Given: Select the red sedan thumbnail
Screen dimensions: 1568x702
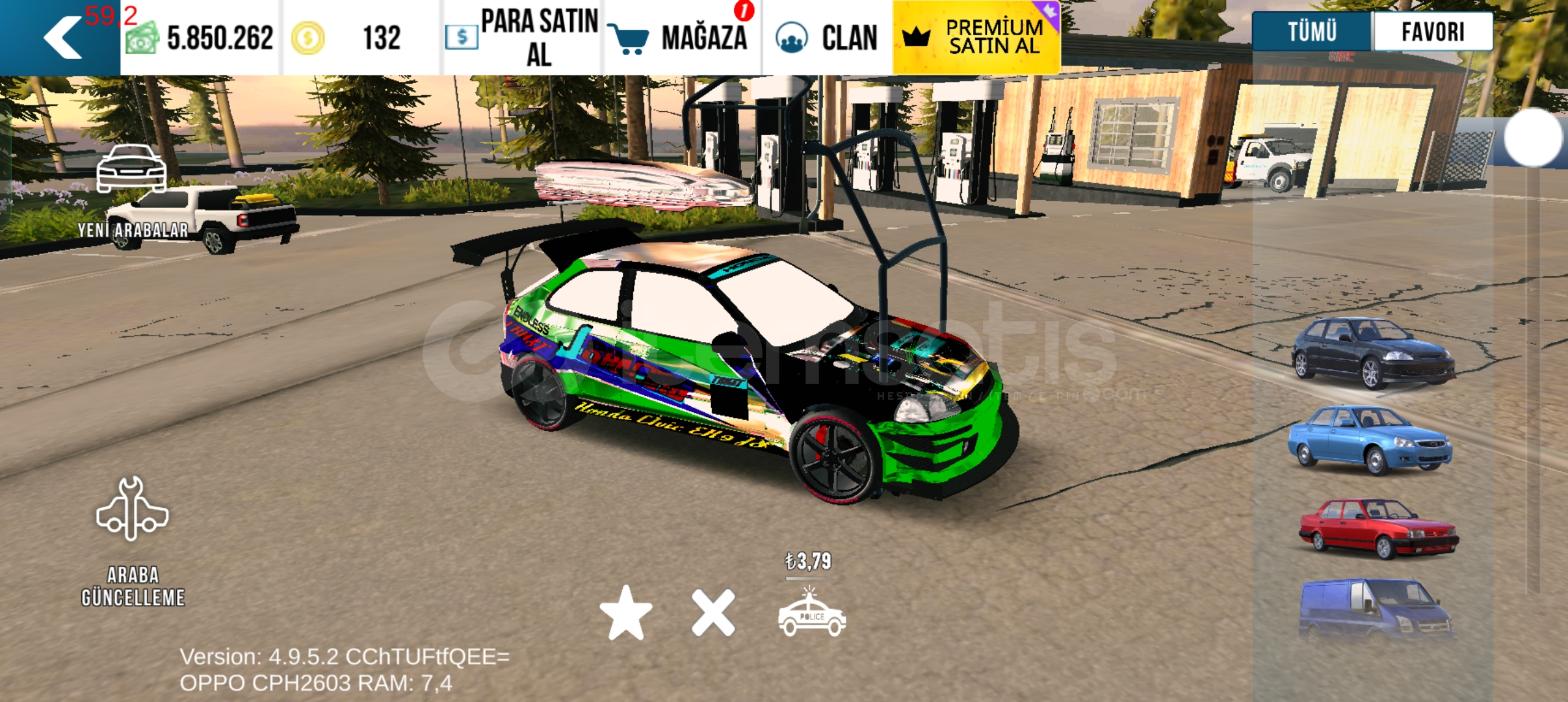Looking at the screenshot, I should (x=1378, y=528).
